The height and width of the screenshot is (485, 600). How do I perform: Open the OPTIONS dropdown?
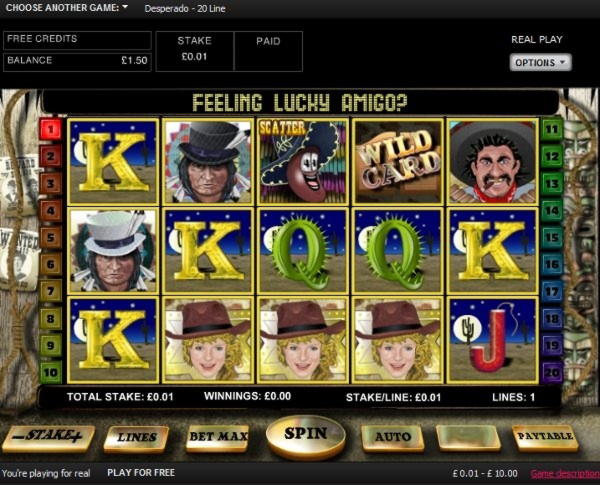tap(540, 62)
